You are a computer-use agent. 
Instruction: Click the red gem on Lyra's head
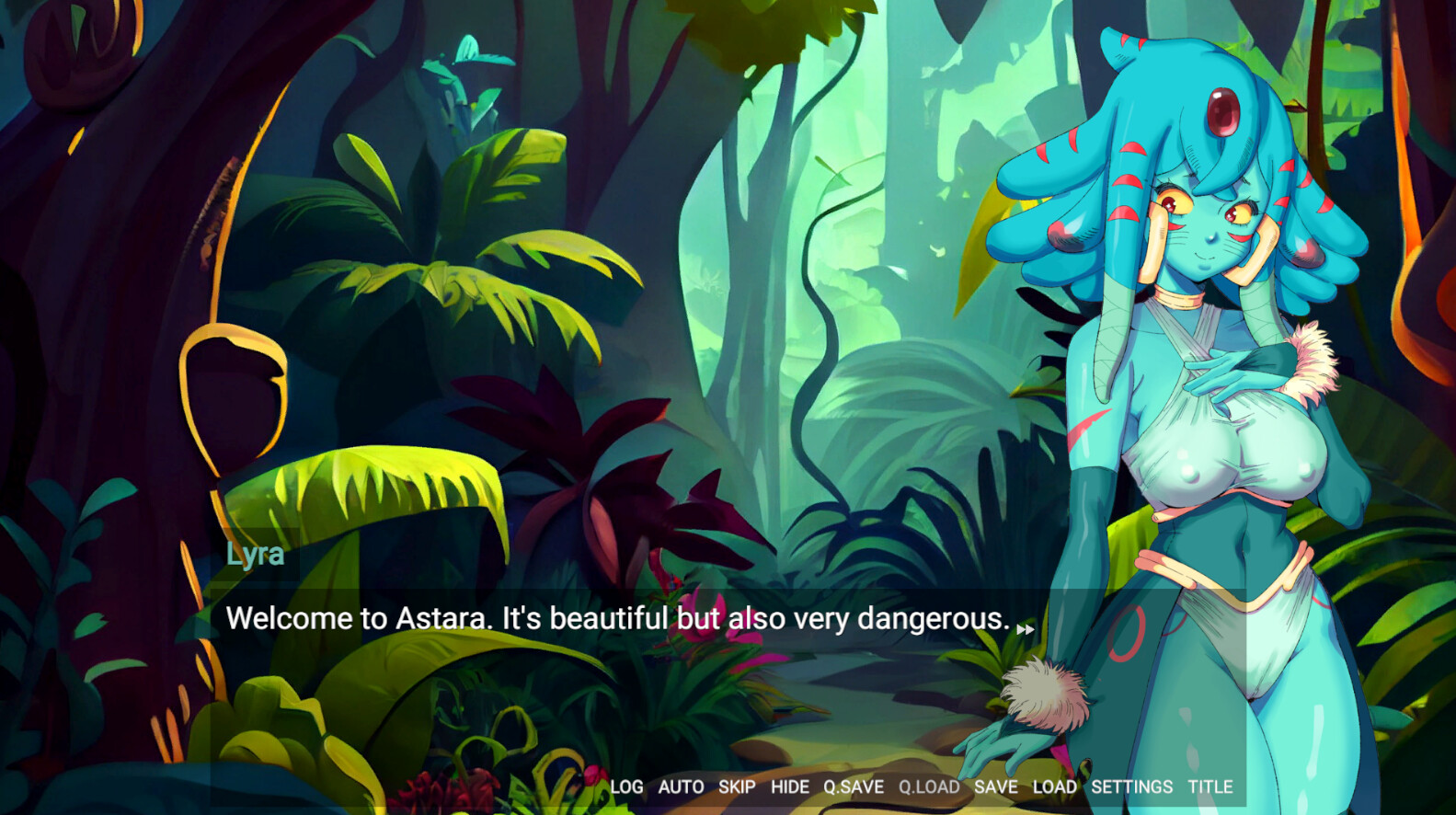[1223, 110]
